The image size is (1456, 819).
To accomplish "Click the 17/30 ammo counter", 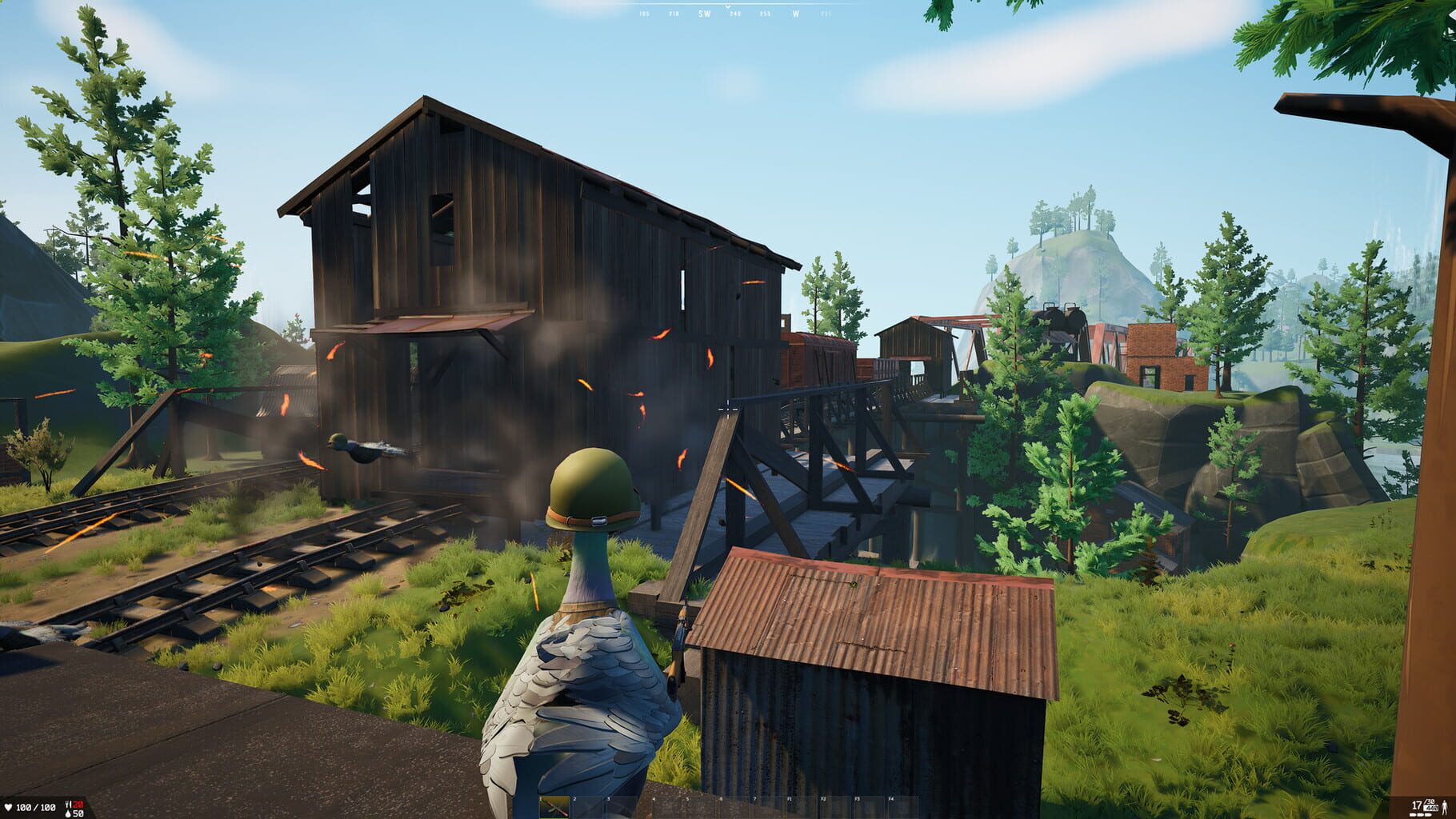I will pyautogui.click(x=1421, y=804).
